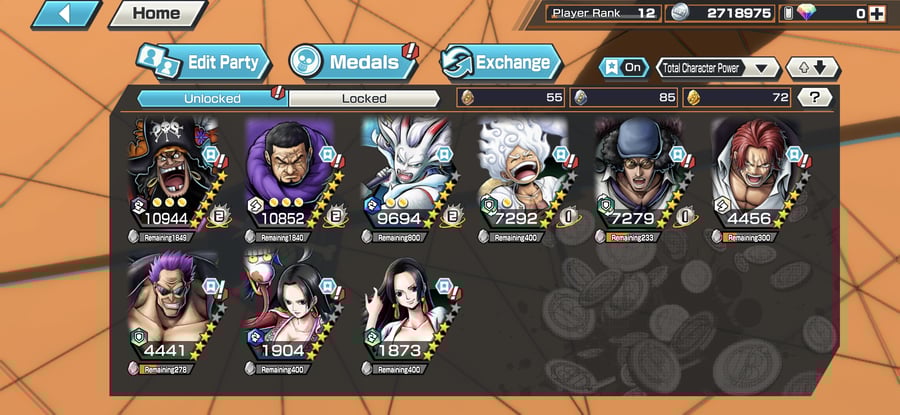Go back with the arrow button

[67, 14]
